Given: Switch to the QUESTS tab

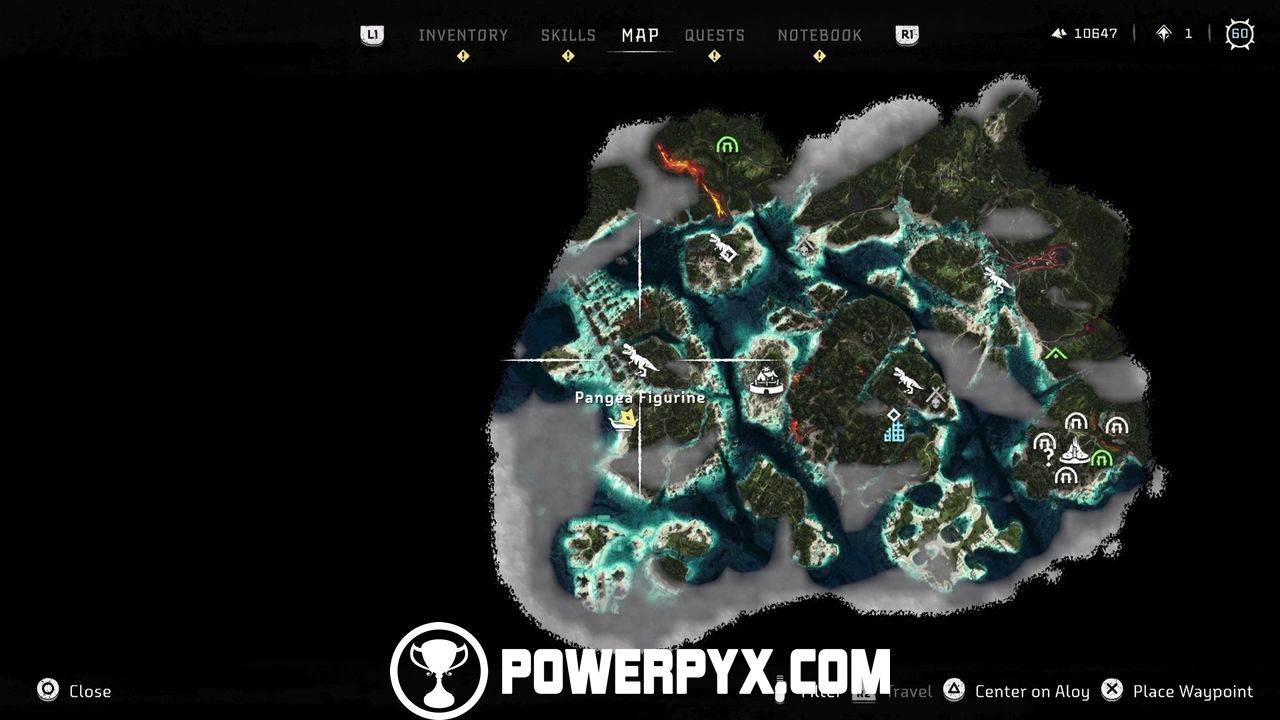Looking at the screenshot, I should pyautogui.click(x=714, y=34).
